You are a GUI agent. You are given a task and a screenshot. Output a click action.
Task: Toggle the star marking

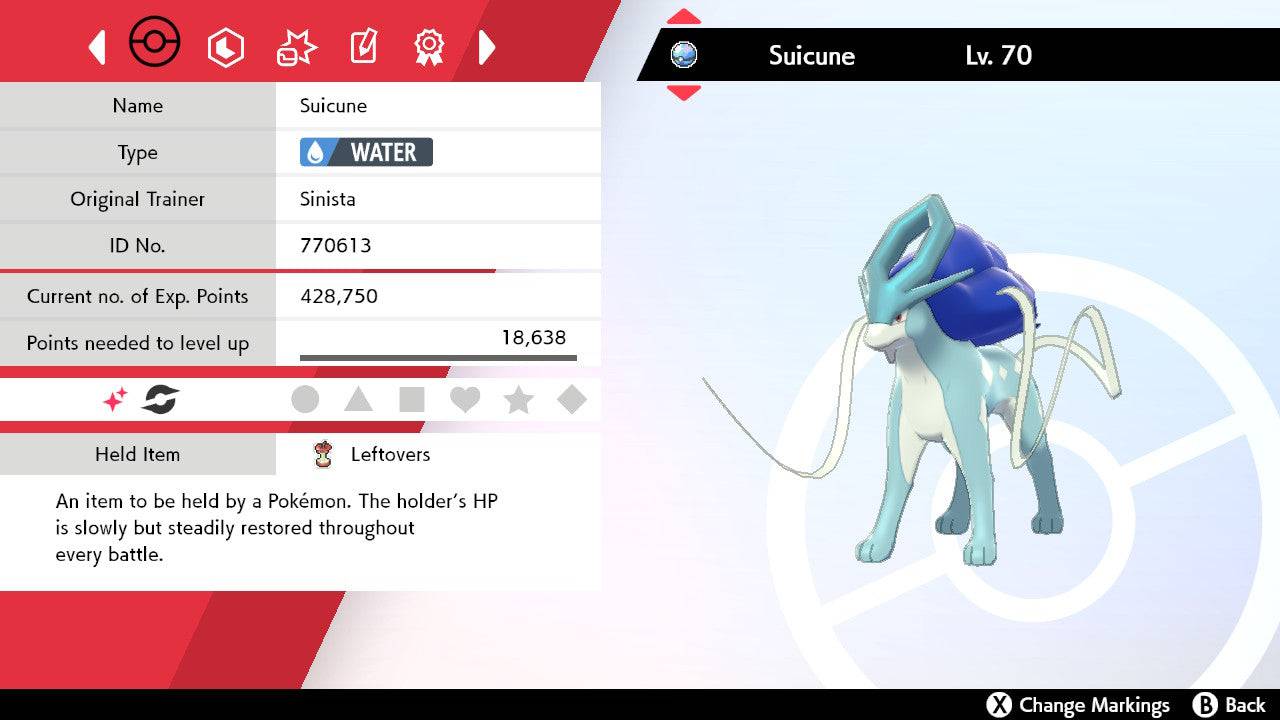point(518,400)
